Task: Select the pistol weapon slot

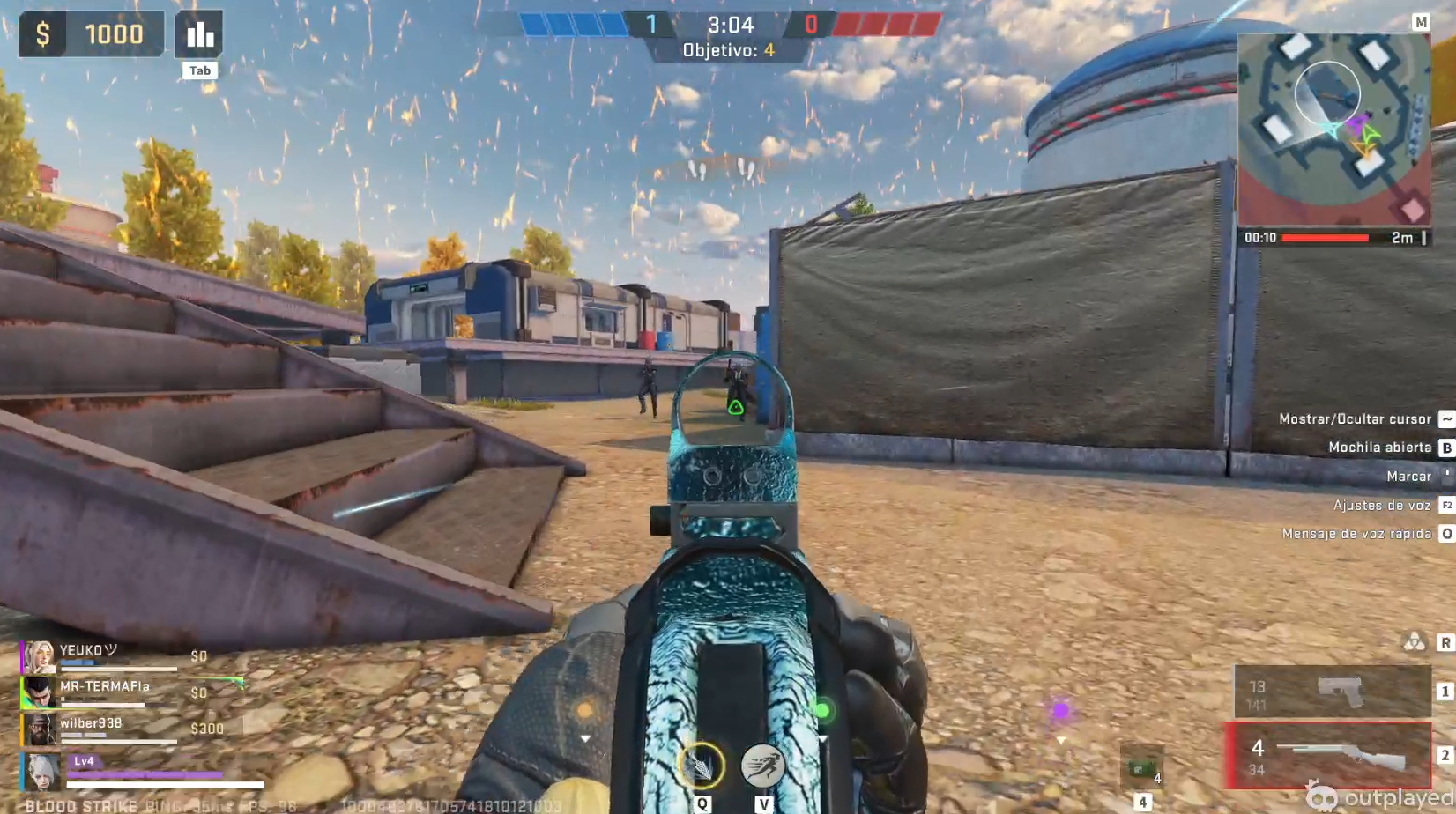Action: [1332, 692]
